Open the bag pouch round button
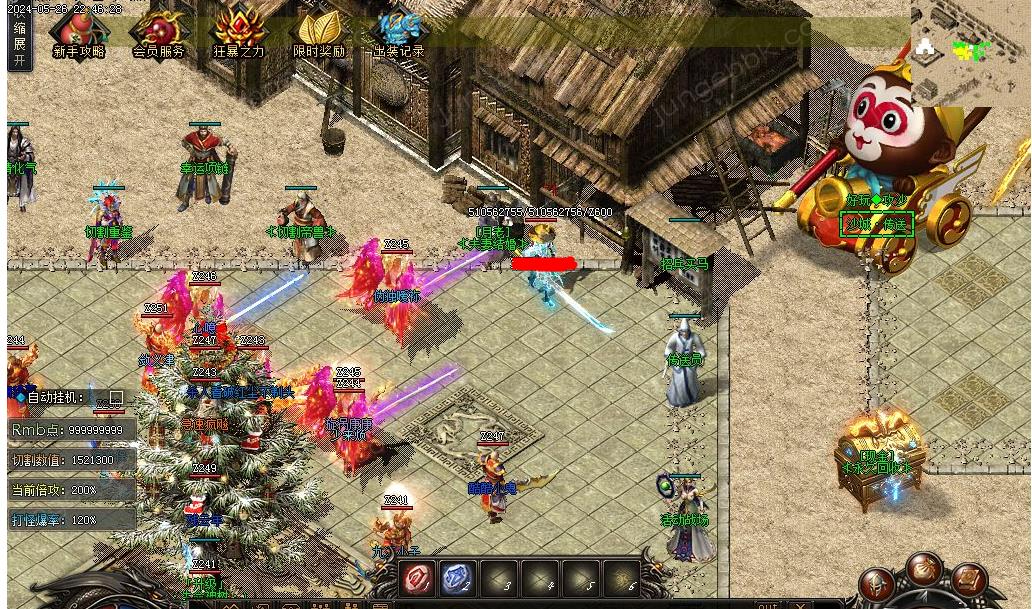 [x=923, y=570]
